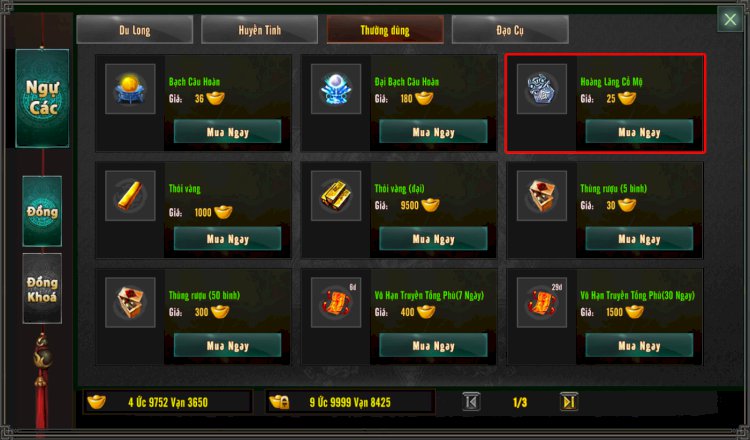Jump to the first shop page
Screen dimensions: 750x440
[472, 402]
